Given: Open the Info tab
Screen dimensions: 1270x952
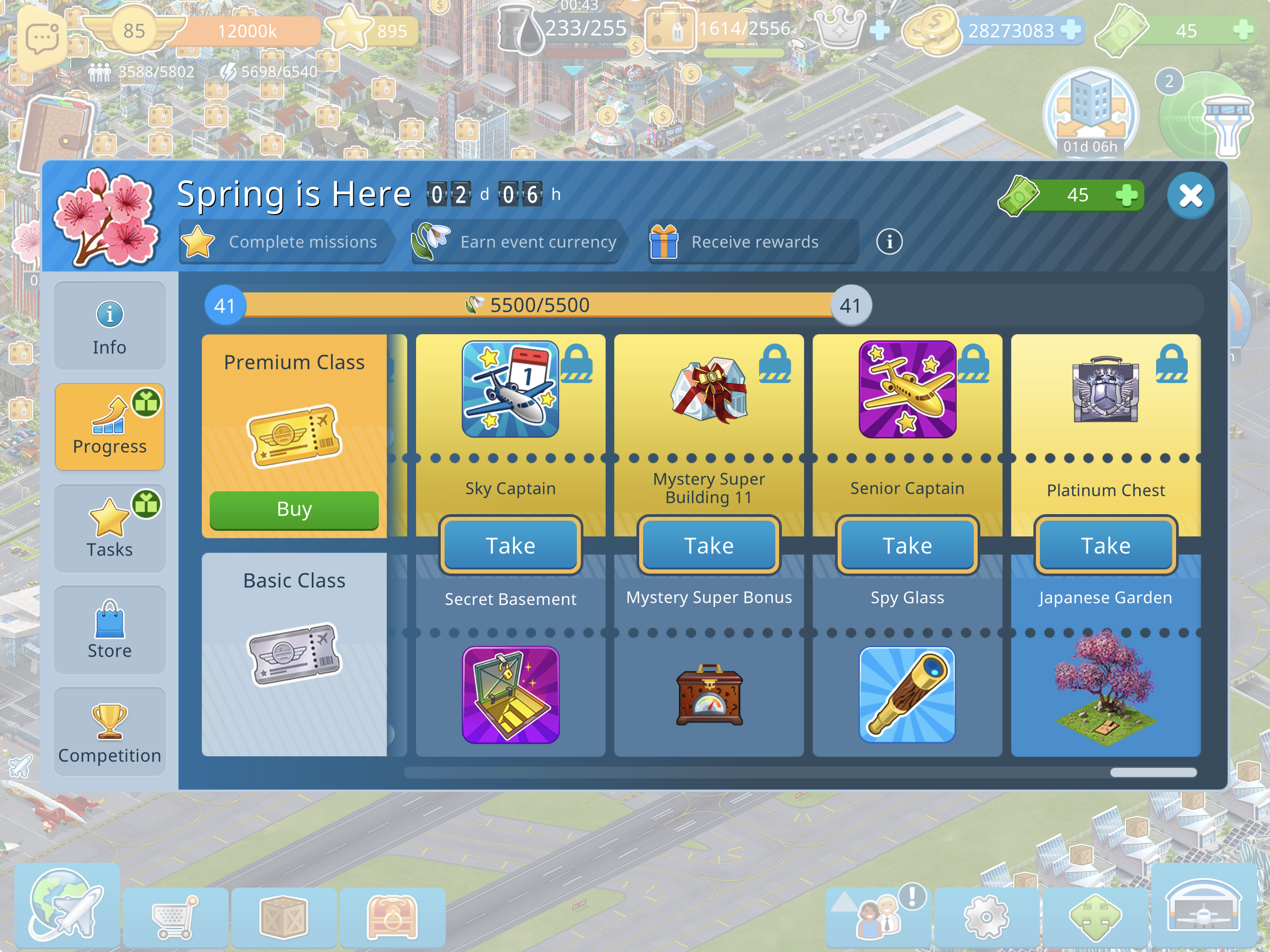Looking at the screenshot, I should click(110, 326).
